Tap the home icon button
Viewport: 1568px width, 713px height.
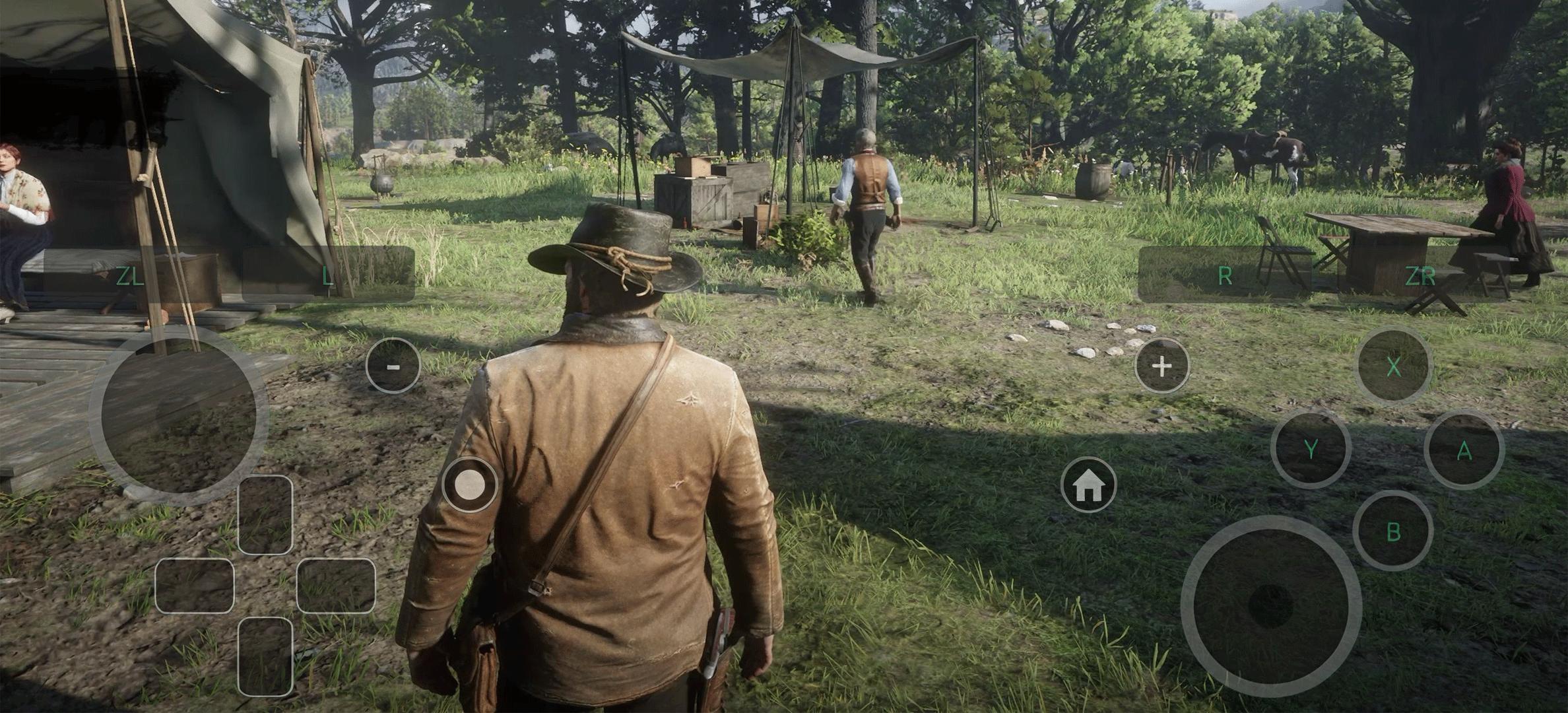(x=1089, y=485)
